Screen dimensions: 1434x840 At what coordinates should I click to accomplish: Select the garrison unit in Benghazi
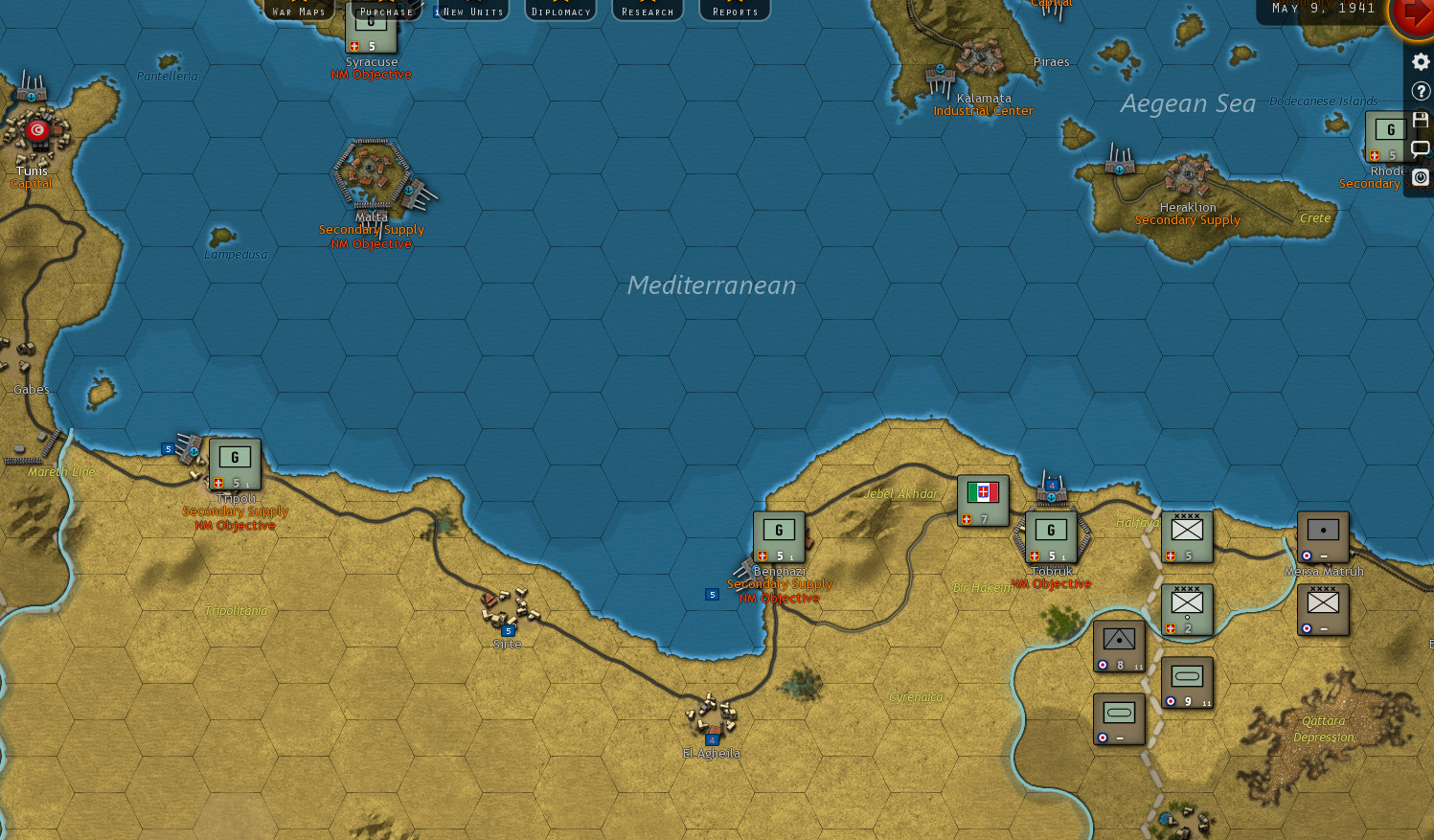click(x=779, y=534)
